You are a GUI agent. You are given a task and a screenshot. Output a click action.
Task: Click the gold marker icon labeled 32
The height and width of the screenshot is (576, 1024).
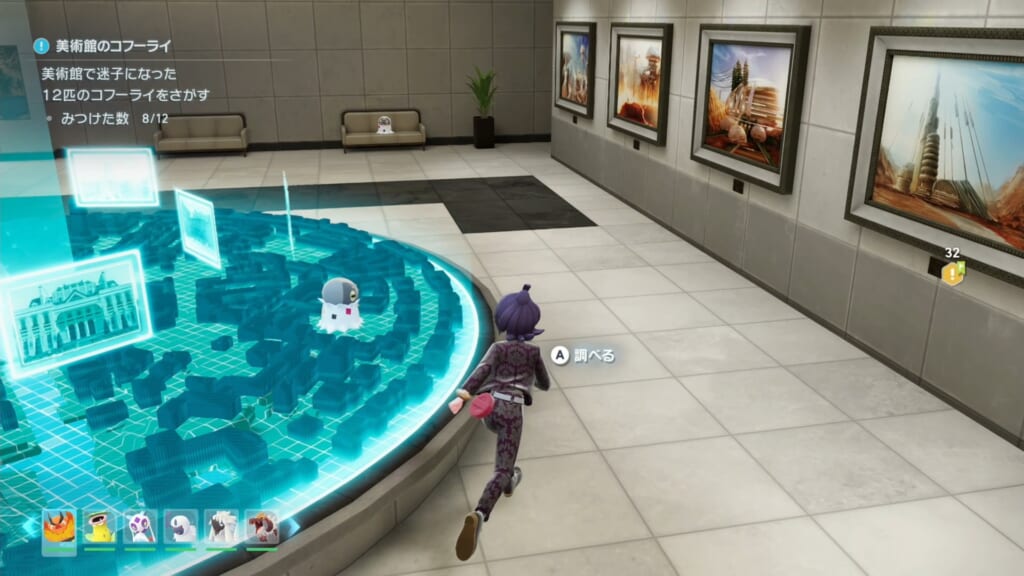coord(953,272)
